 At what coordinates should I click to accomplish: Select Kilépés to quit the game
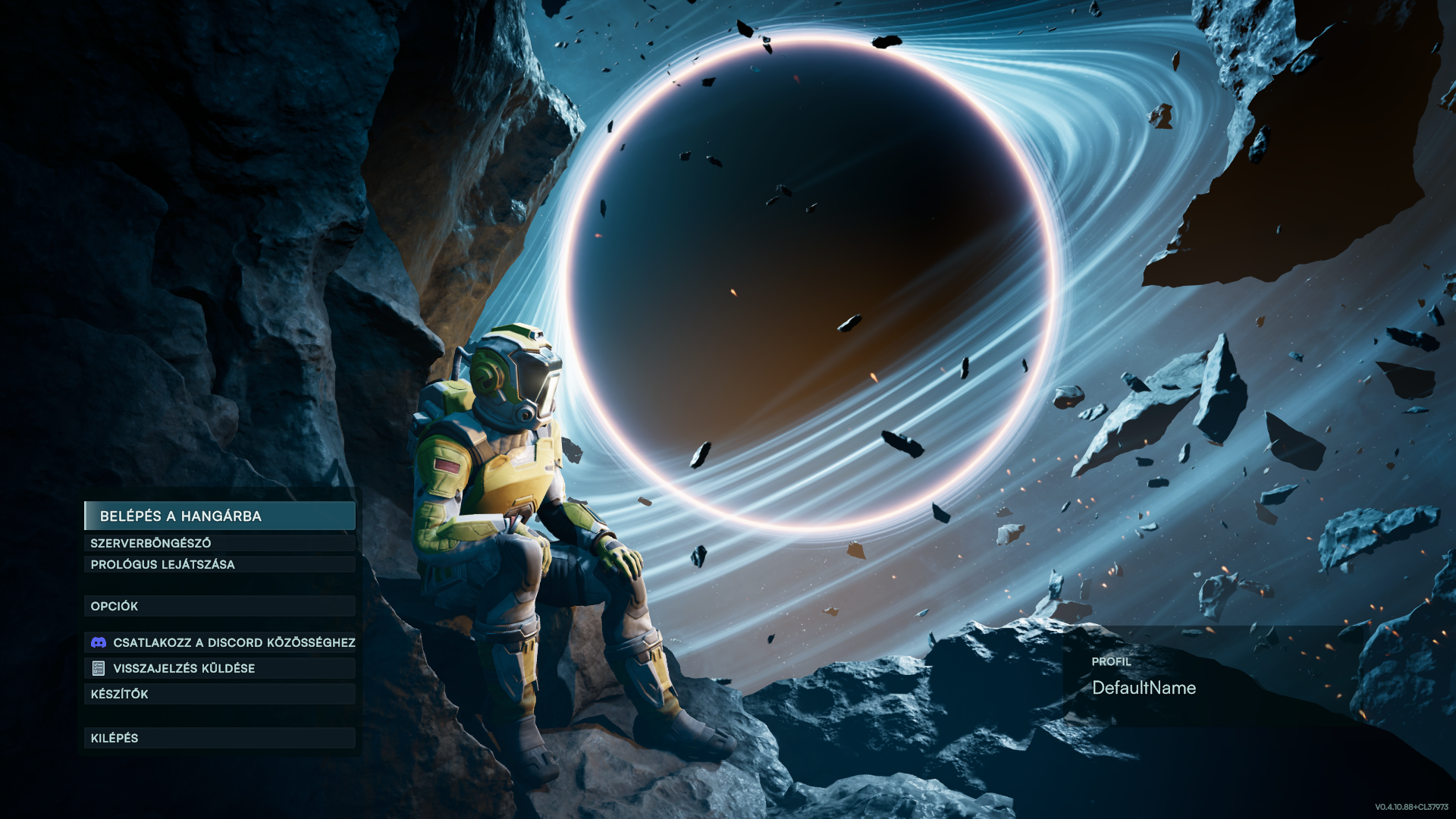(219, 738)
